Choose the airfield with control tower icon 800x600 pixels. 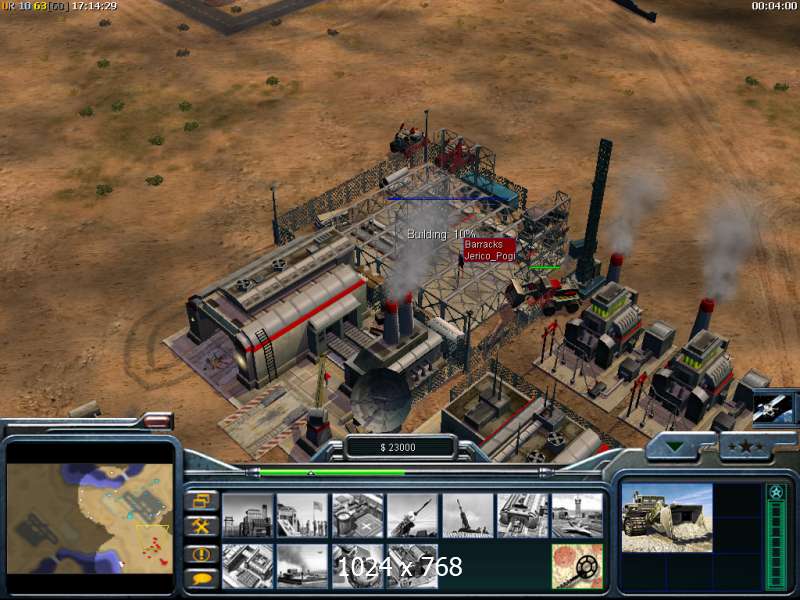(x=577, y=516)
